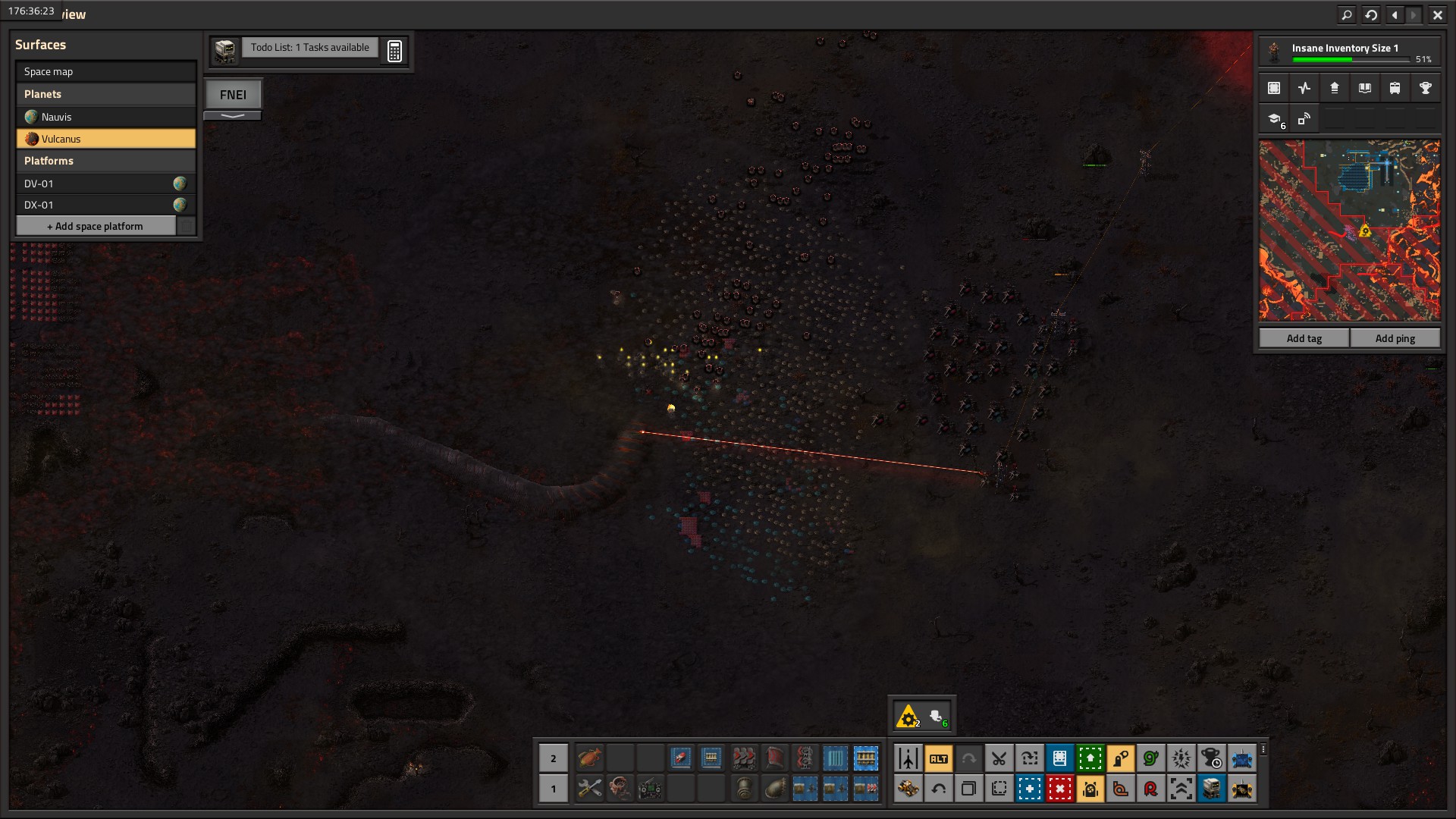Close the remote view window
Screen dimensions: 1456x819
pyautogui.click(x=1437, y=14)
